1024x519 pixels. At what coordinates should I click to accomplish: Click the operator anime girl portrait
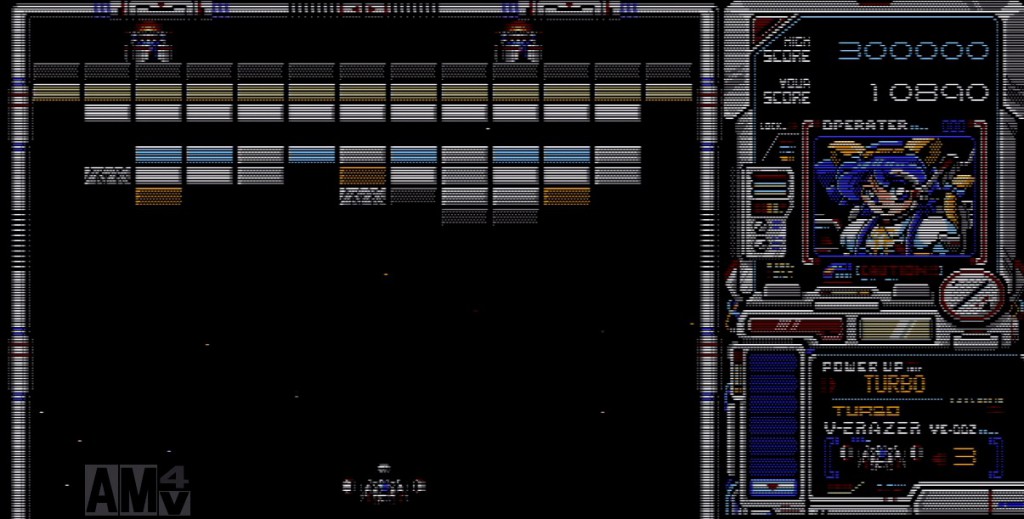tap(893, 196)
